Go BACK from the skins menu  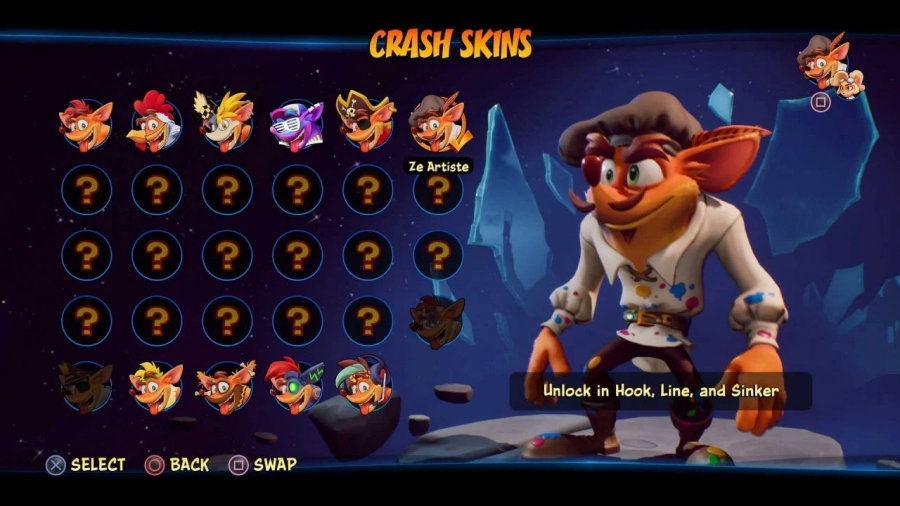point(178,465)
